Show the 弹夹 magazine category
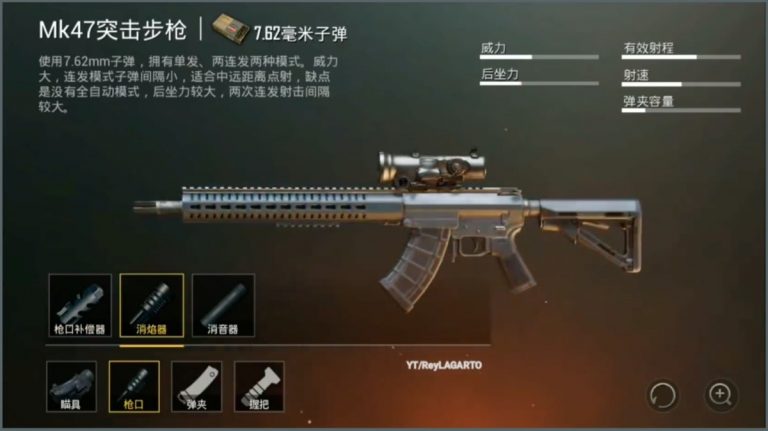The width and height of the screenshot is (768, 431). [x=197, y=386]
